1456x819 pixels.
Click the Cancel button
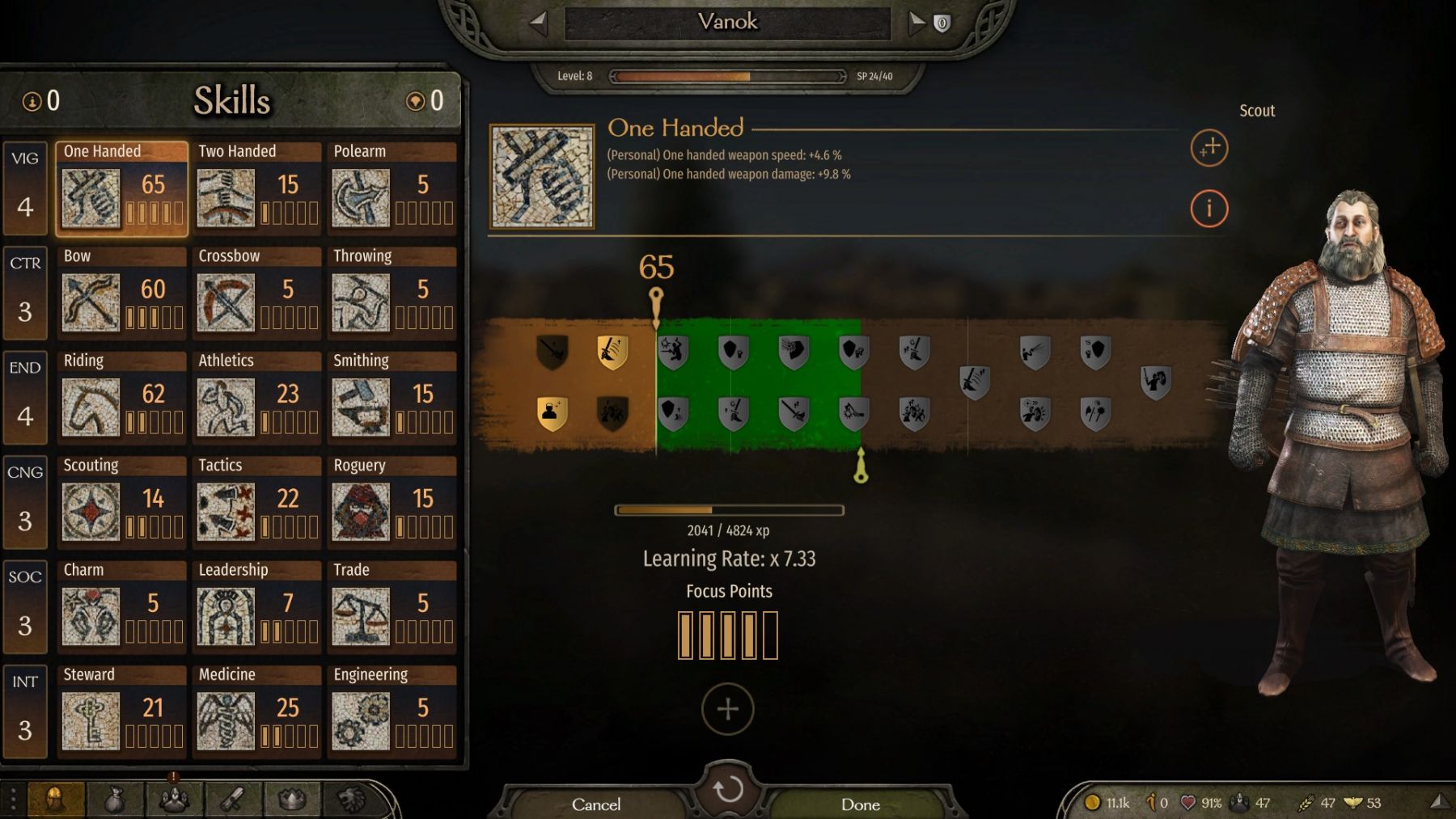[596, 804]
